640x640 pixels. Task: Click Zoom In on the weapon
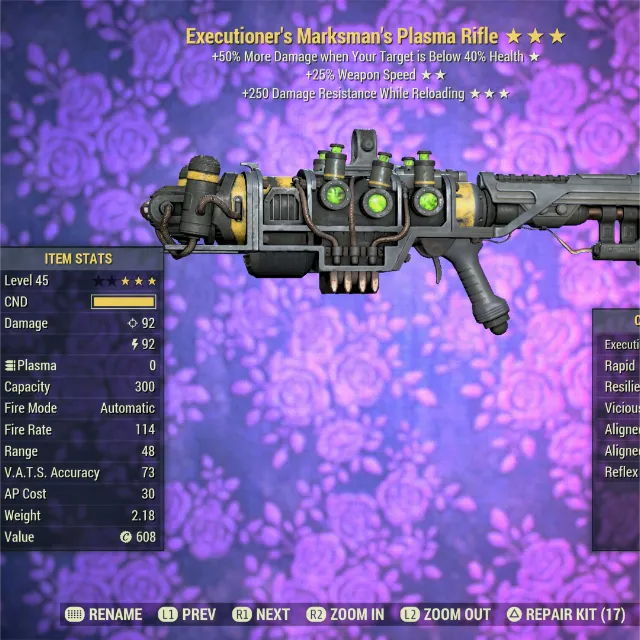345,614
